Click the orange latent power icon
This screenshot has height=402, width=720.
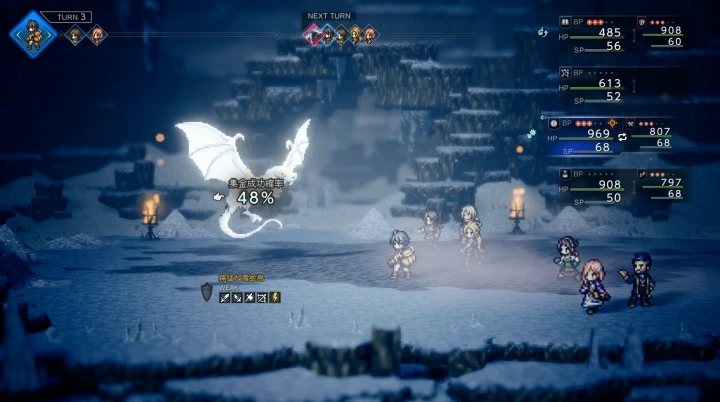click(611, 122)
